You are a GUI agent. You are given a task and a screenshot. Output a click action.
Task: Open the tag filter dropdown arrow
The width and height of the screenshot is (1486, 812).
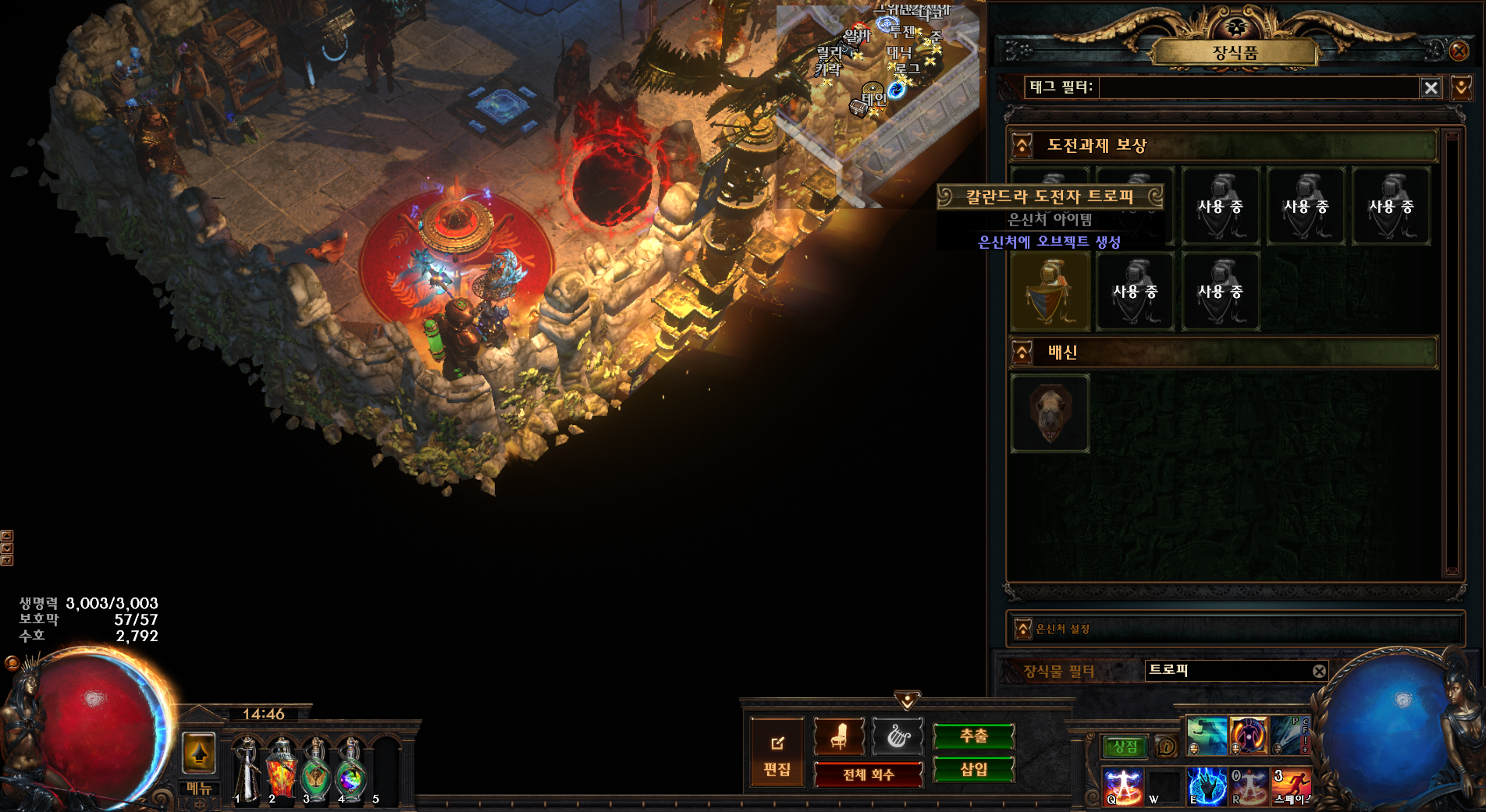coord(1461,87)
